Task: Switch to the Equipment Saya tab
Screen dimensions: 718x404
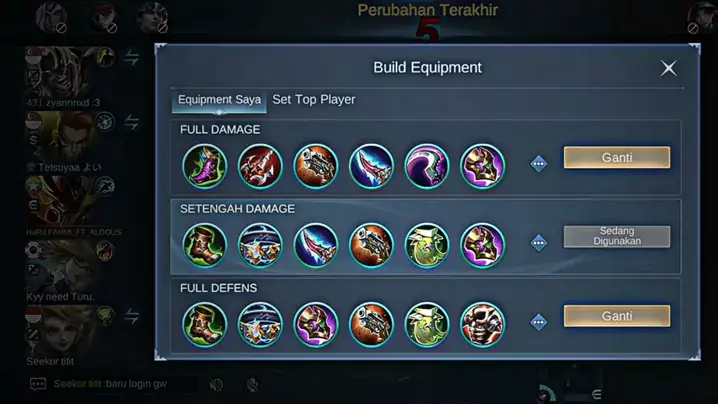Action: click(x=219, y=100)
